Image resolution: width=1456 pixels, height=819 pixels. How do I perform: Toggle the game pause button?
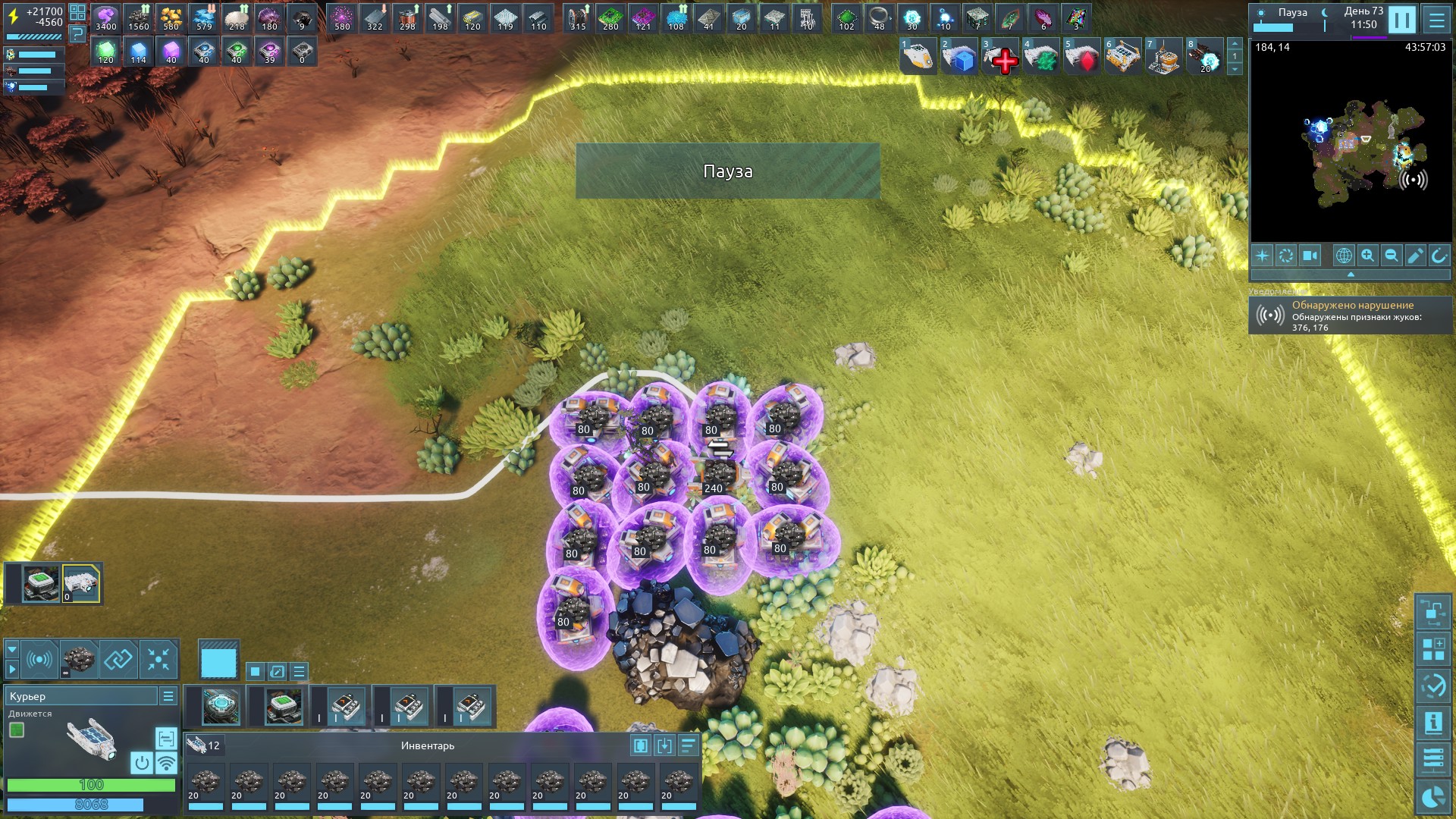[x=1401, y=20]
